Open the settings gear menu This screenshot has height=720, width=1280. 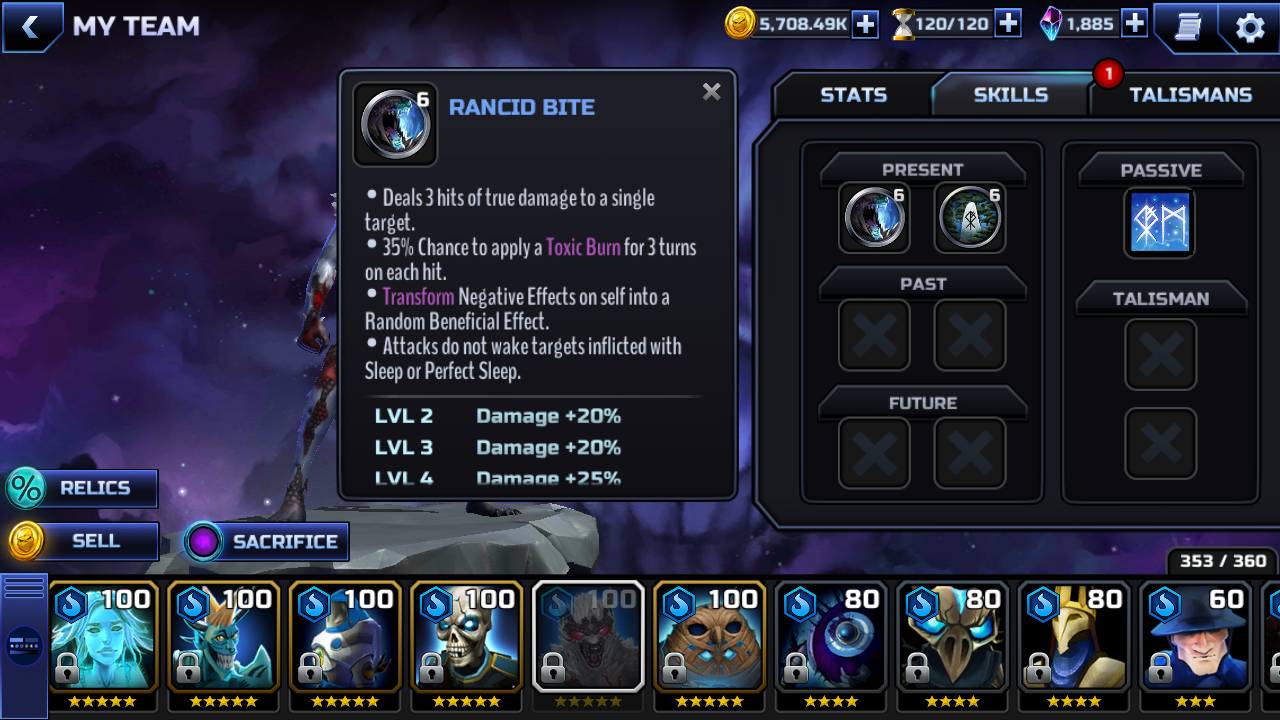pos(1250,27)
